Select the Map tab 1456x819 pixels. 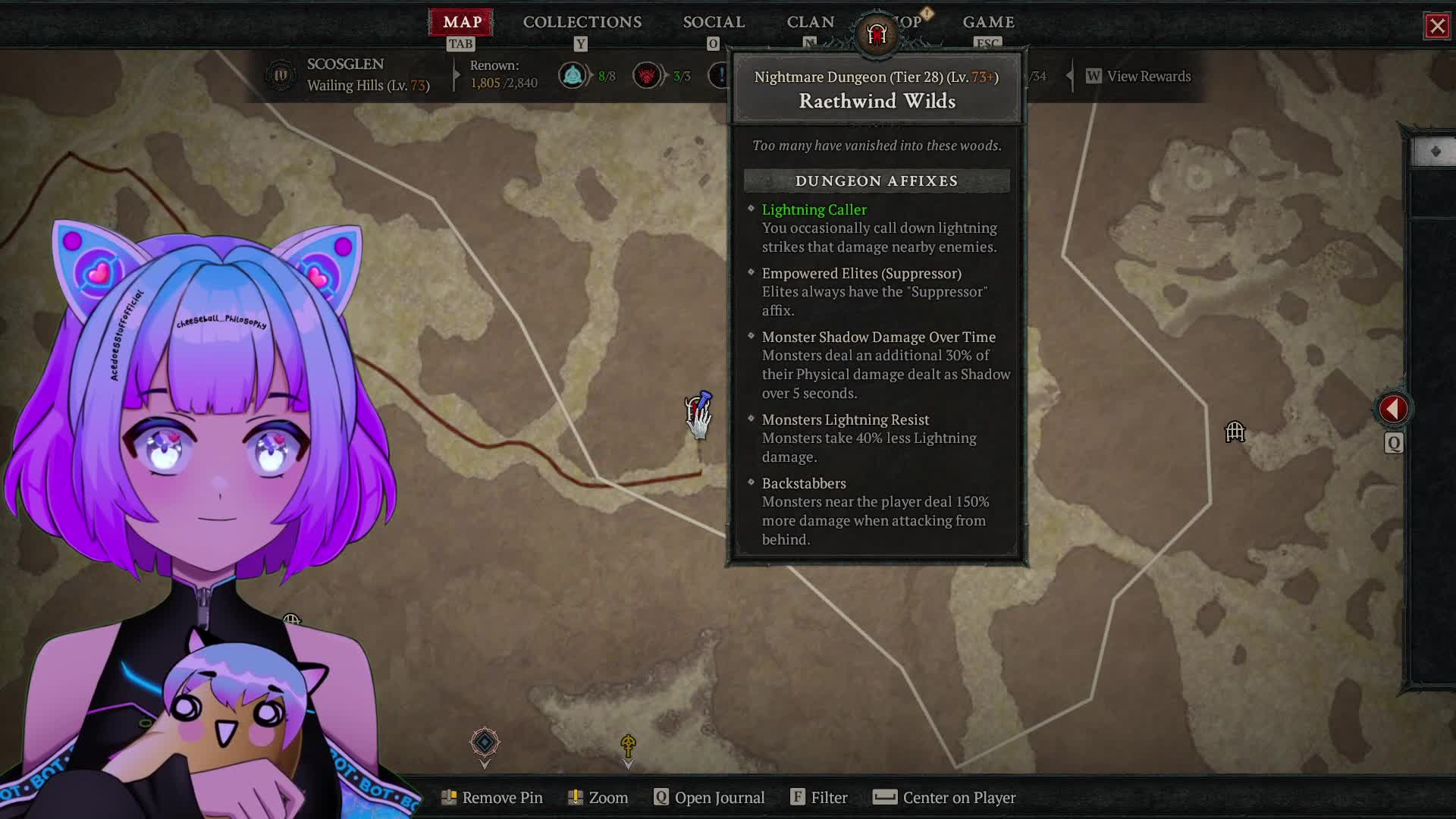pyautogui.click(x=461, y=22)
